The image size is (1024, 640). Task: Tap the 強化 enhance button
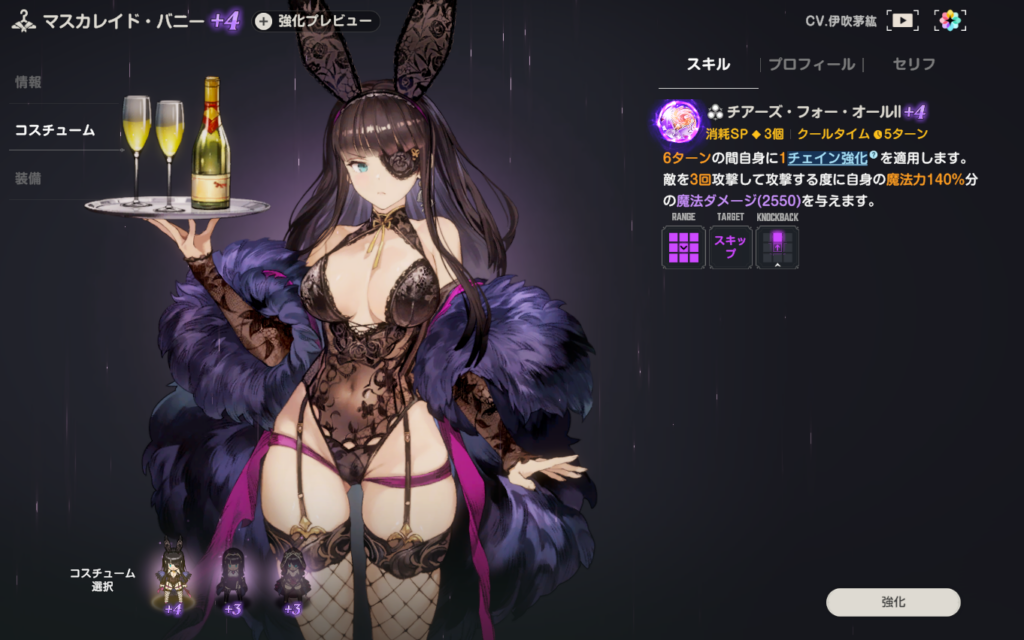click(893, 602)
